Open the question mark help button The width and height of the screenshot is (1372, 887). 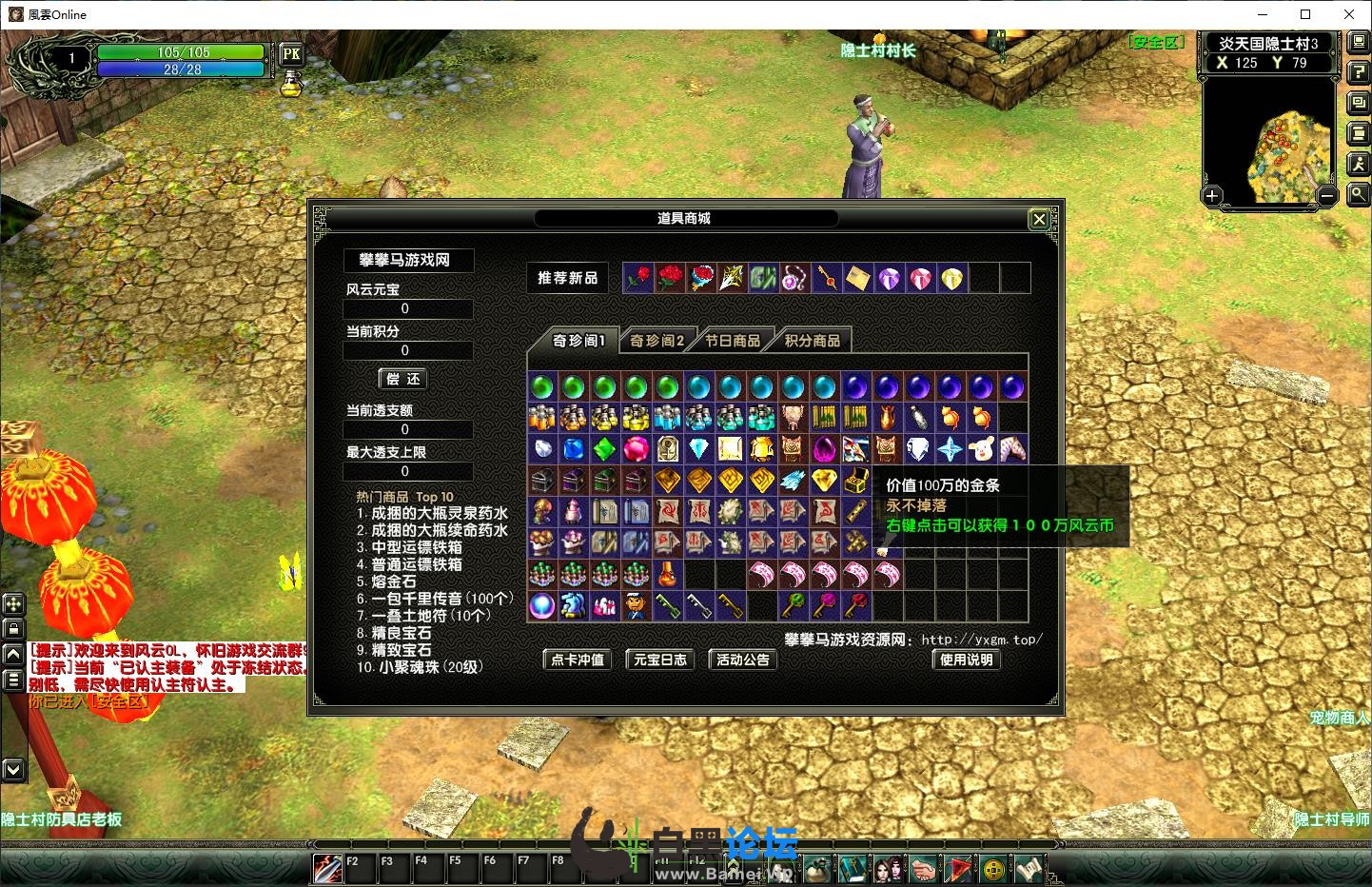tap(1358, 73)
